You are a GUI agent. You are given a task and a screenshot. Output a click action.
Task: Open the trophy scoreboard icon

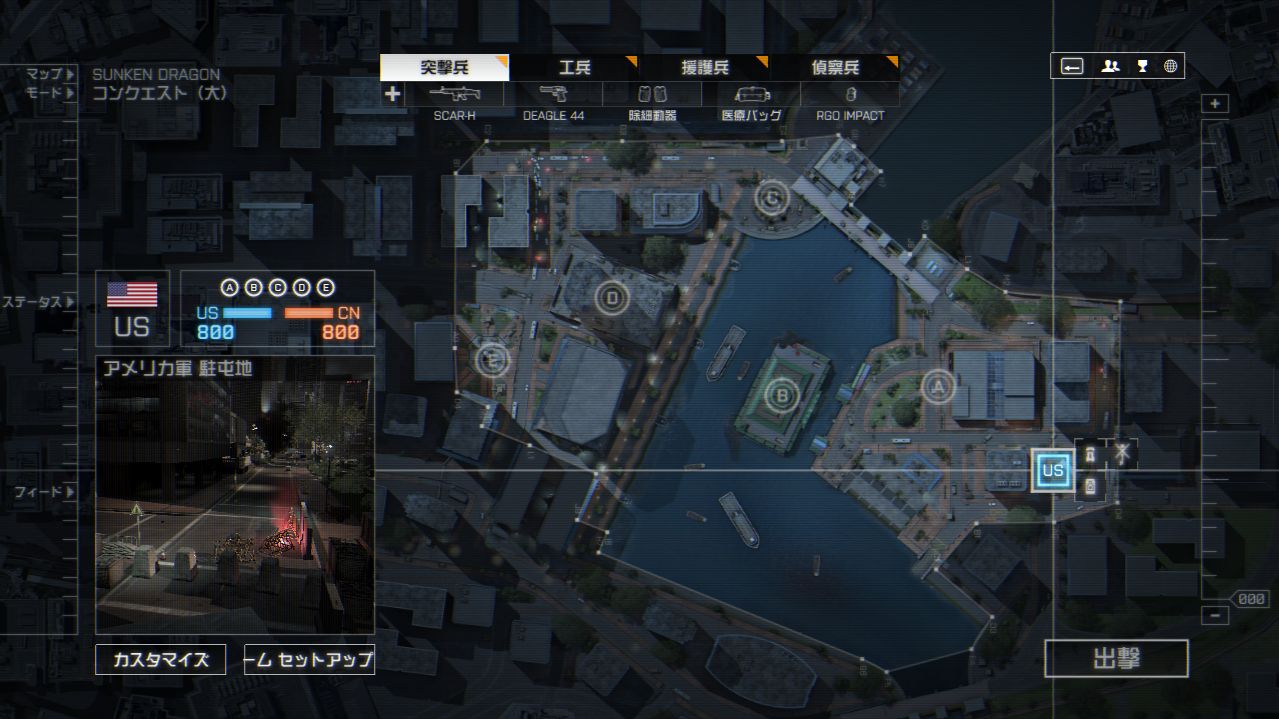point(1142,66)
